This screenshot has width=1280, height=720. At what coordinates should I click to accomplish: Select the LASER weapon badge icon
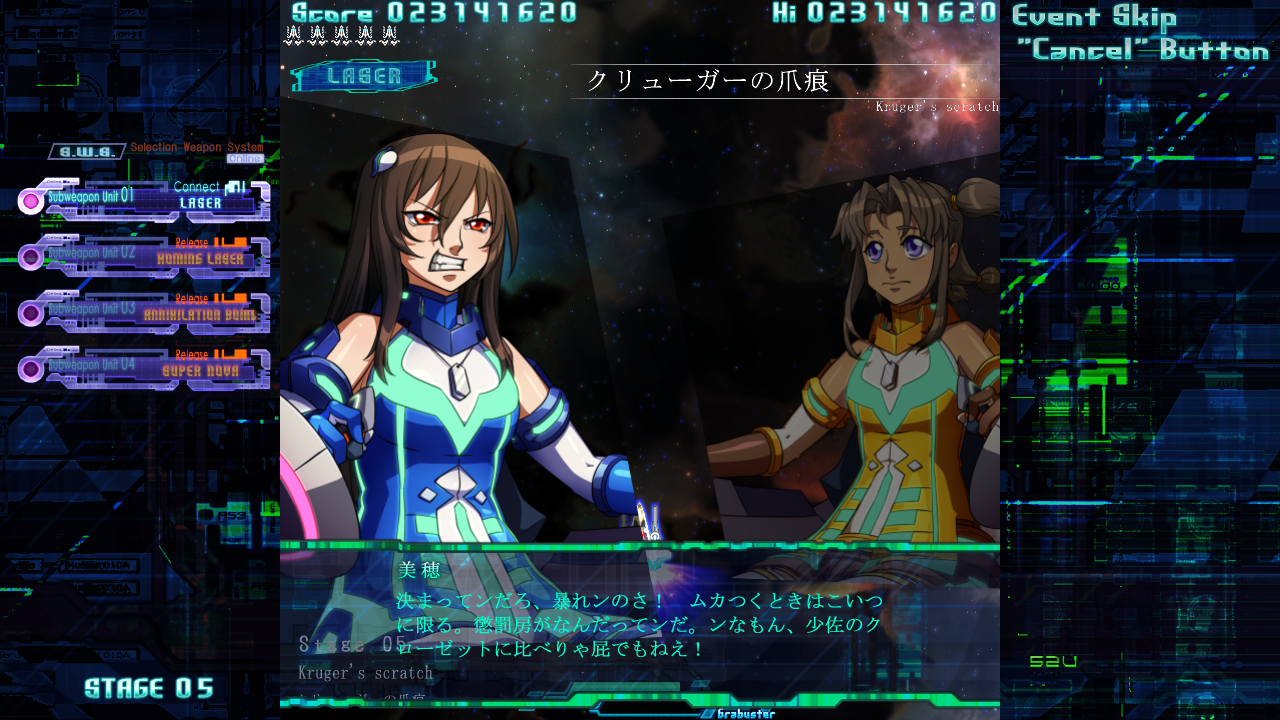(x=363, y=74)
